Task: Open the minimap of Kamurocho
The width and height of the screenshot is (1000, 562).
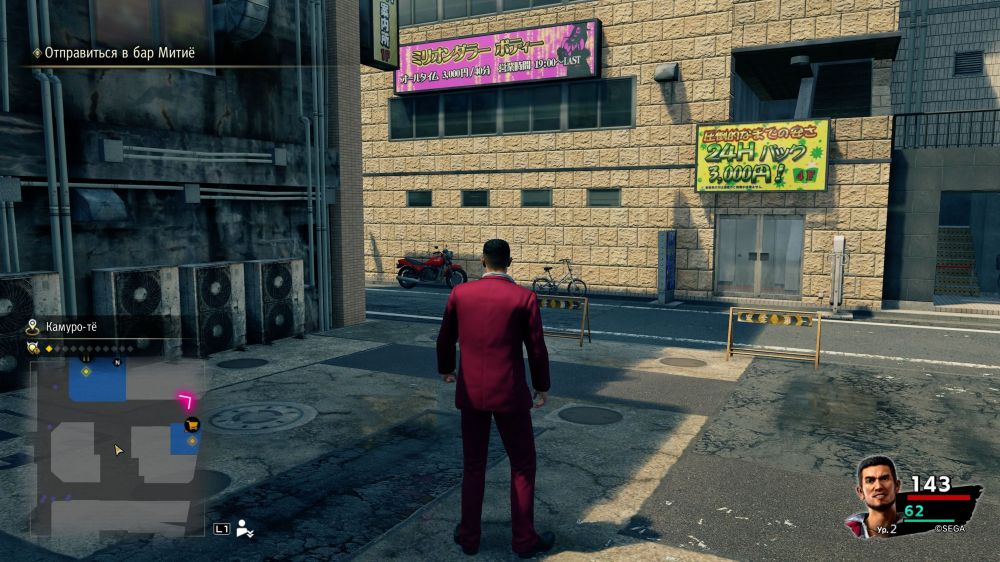Action: (117, 447)
